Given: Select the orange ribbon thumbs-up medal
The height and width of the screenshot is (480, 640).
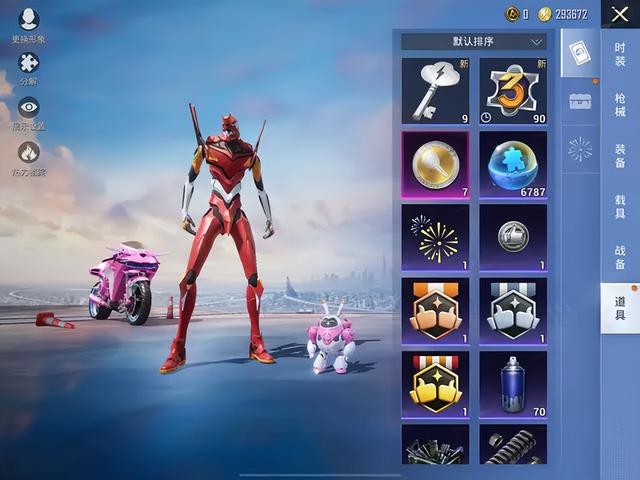Looking at the screenshot, I should click(435, 311).
